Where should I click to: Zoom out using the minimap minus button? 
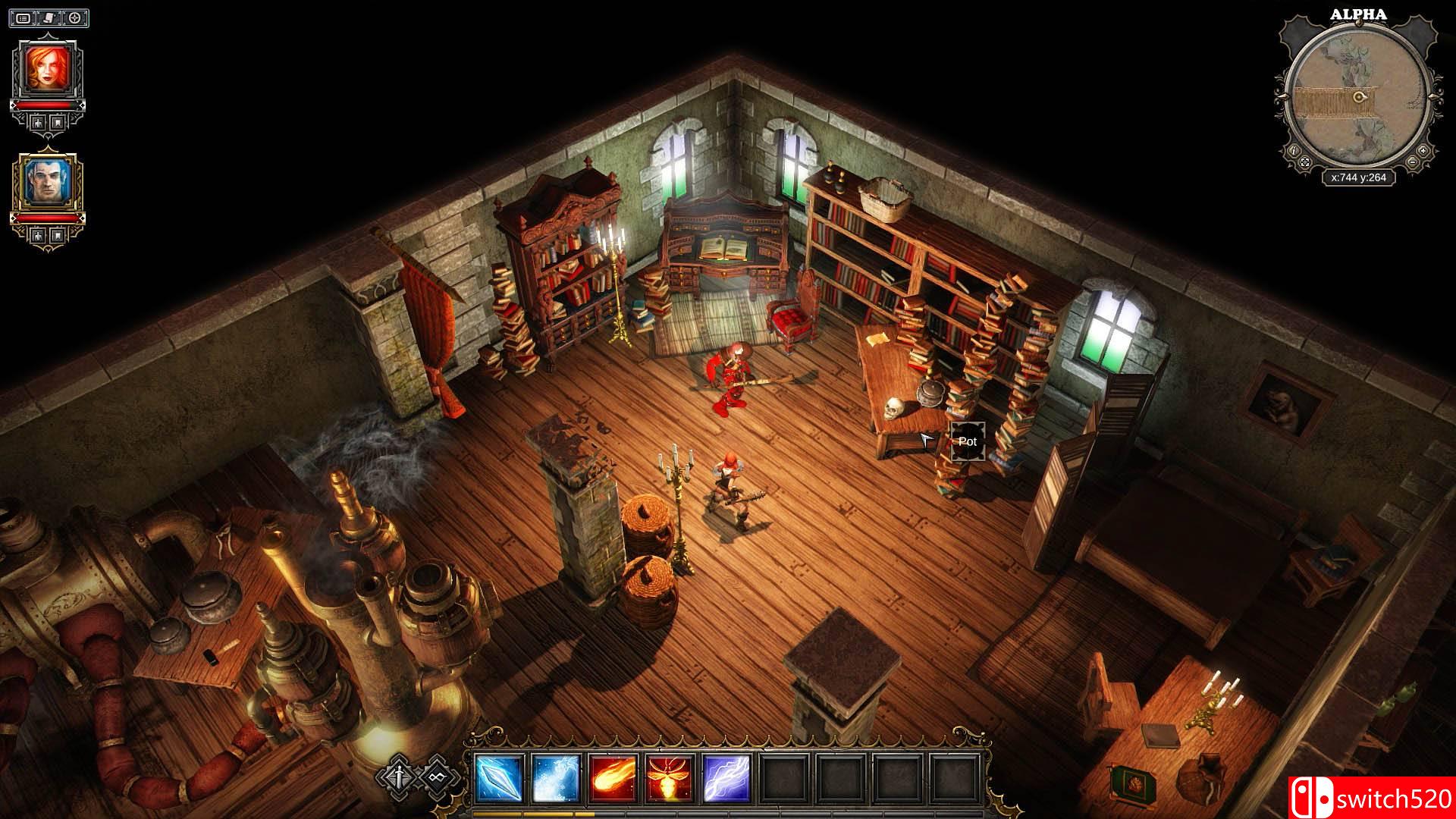tap(1412, 162)
